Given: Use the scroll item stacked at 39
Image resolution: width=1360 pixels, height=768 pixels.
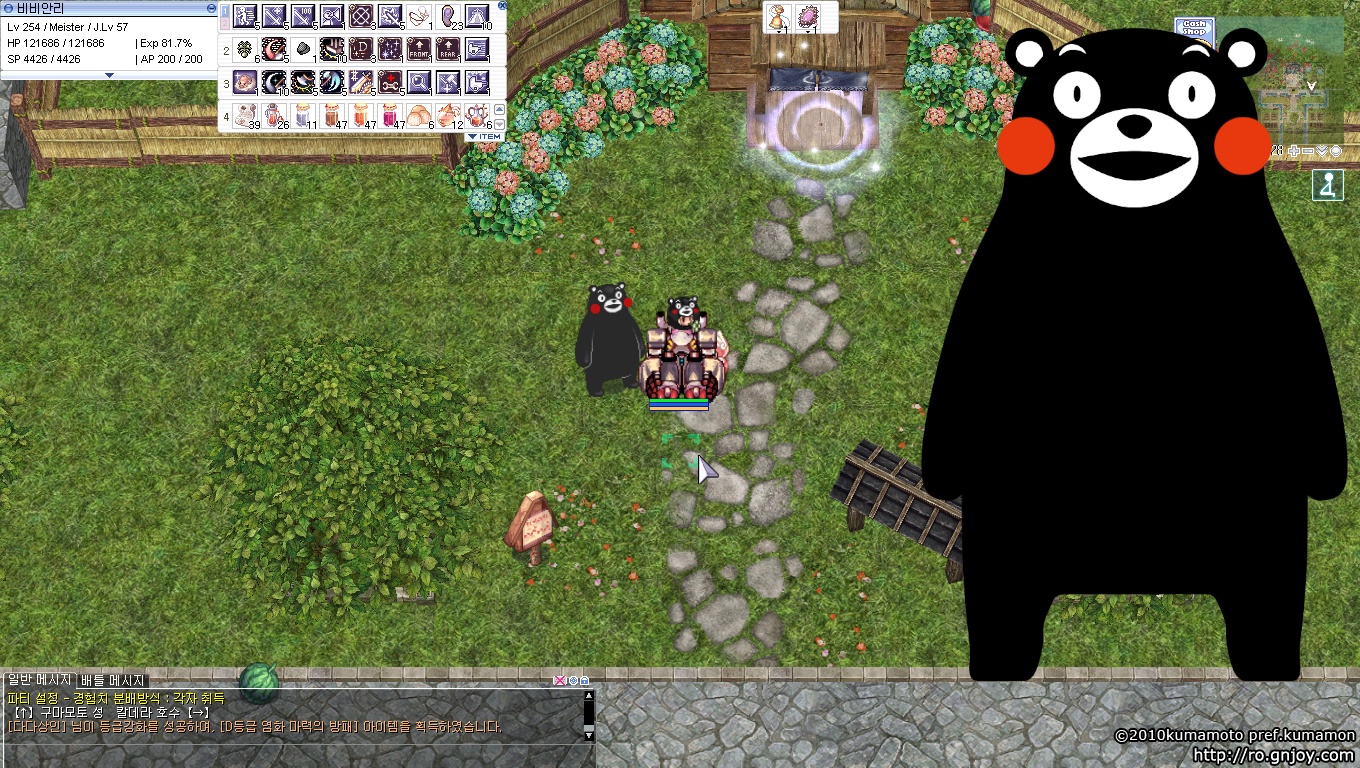Looking at the screenshot, I should pos(245,115).
